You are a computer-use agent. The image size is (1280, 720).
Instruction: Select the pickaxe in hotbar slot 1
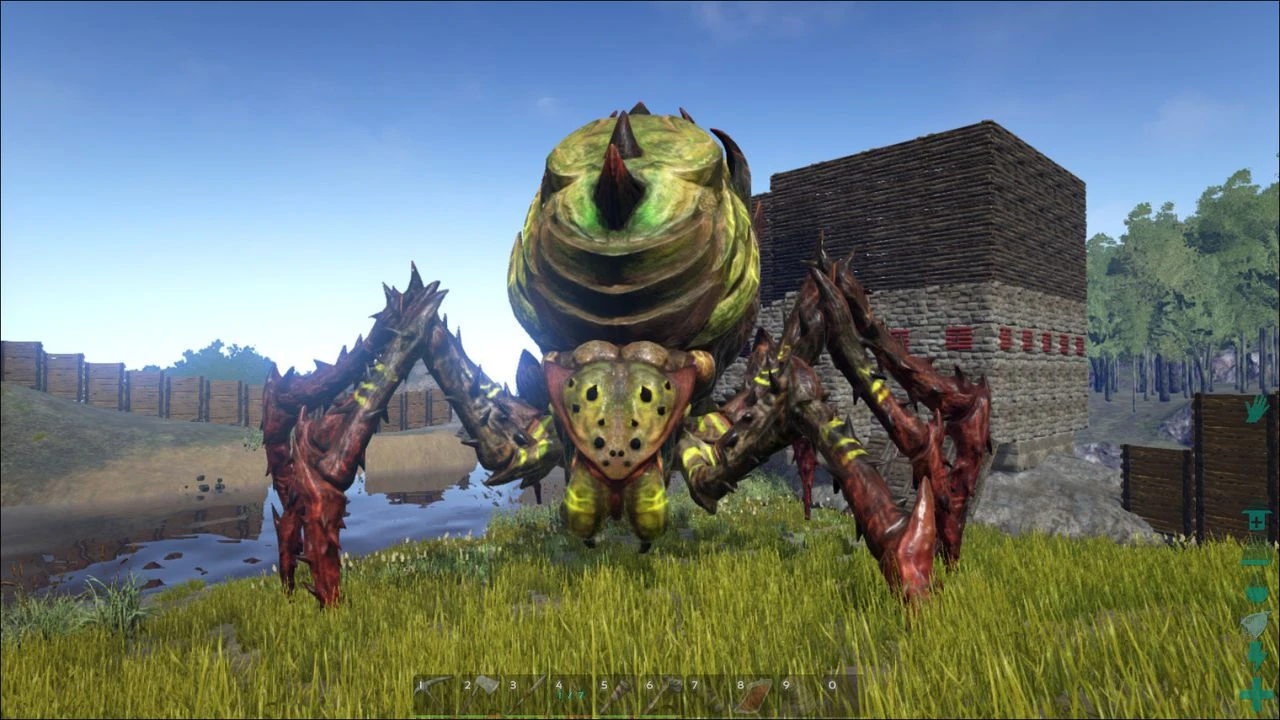pos(438,688)
